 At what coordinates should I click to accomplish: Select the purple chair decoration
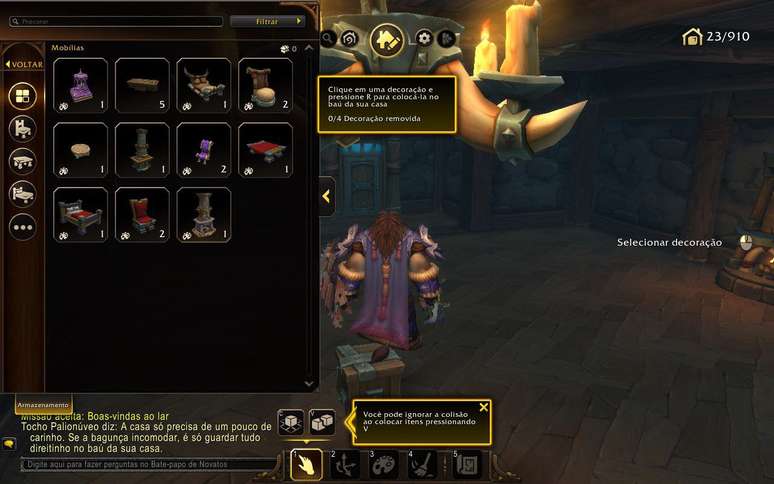tap(204, 150)
